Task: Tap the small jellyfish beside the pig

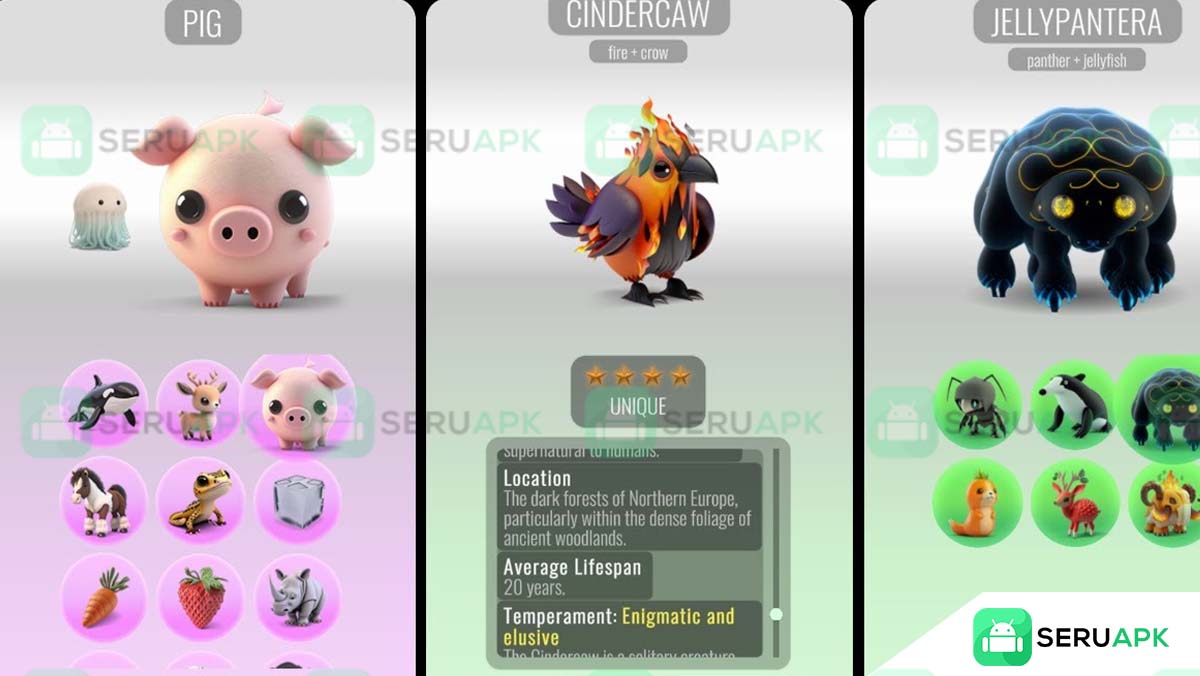Action: coord(99,217)
